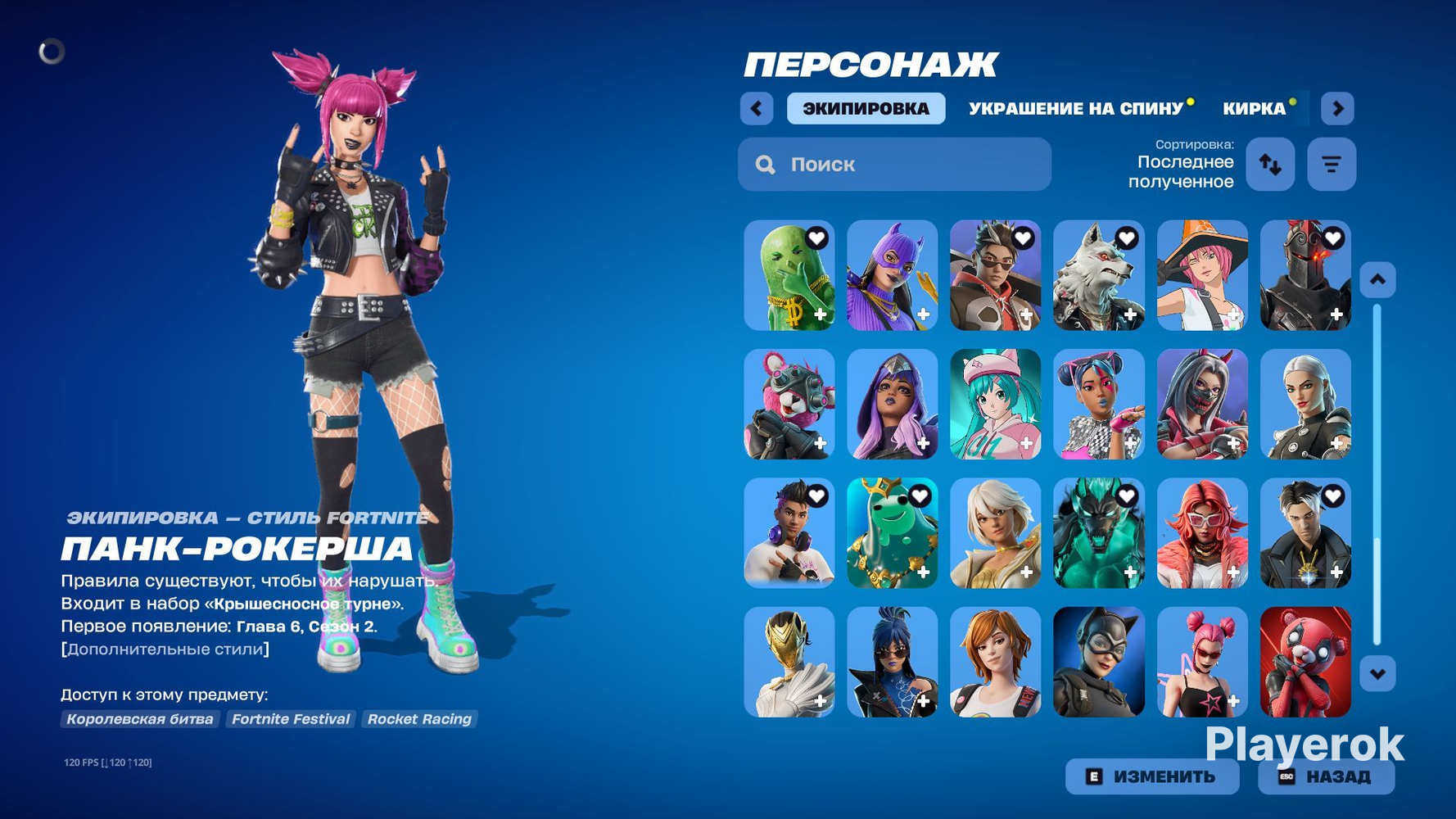This screenshot has width=1456, height=819.
Task: Select the Кирка tab
Action: [1254, 109]
